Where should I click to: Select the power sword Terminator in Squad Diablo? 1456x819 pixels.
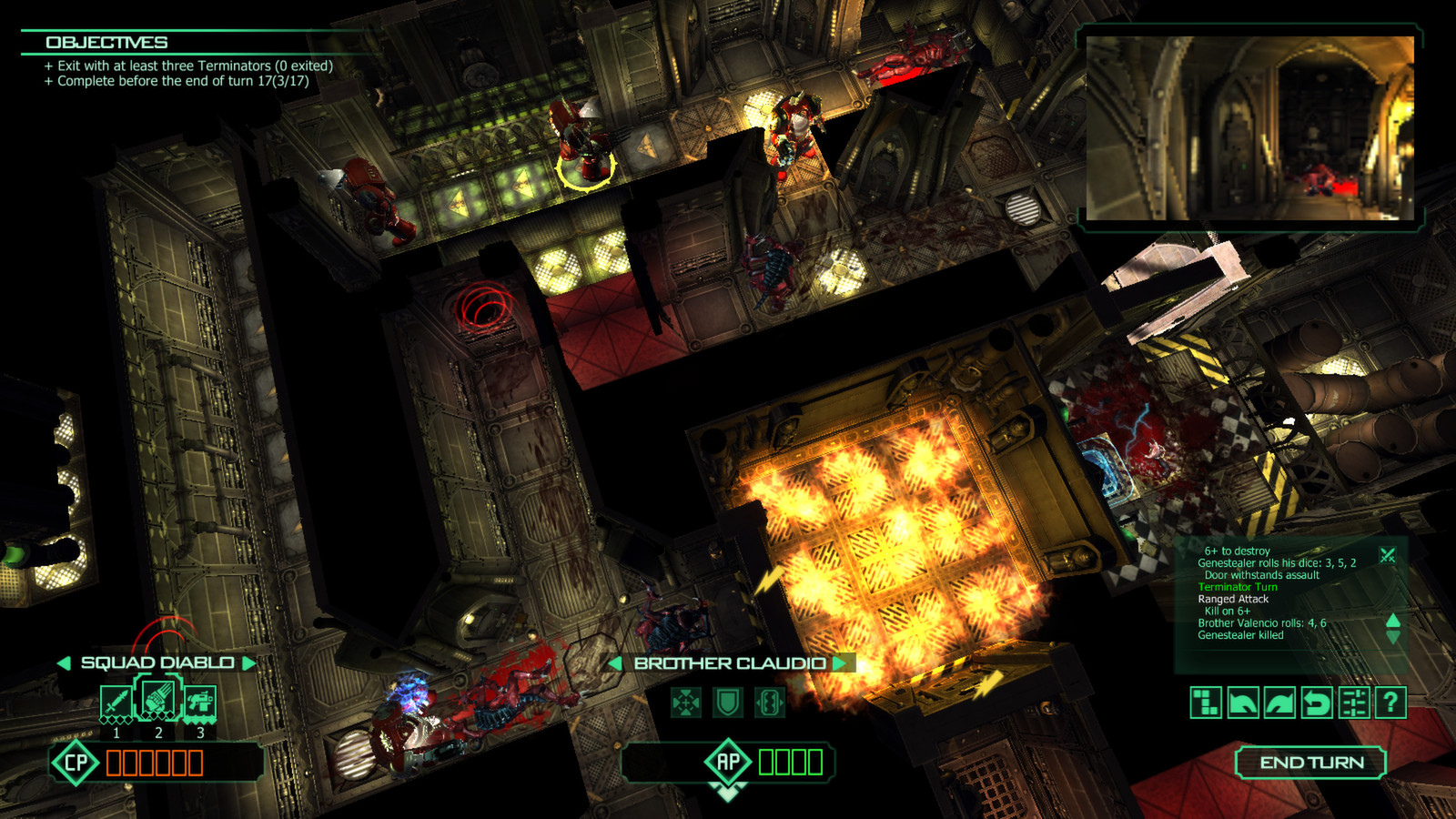116,701
